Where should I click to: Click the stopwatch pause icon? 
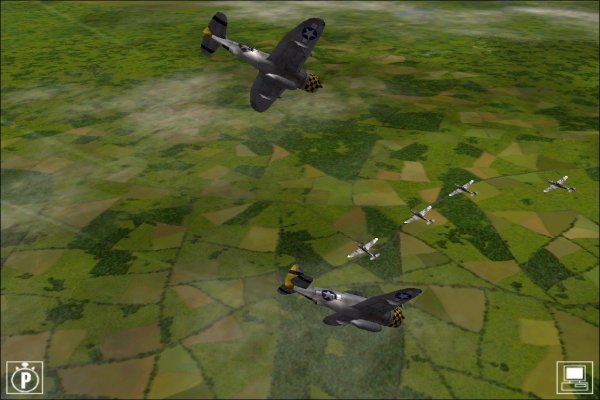23,377
